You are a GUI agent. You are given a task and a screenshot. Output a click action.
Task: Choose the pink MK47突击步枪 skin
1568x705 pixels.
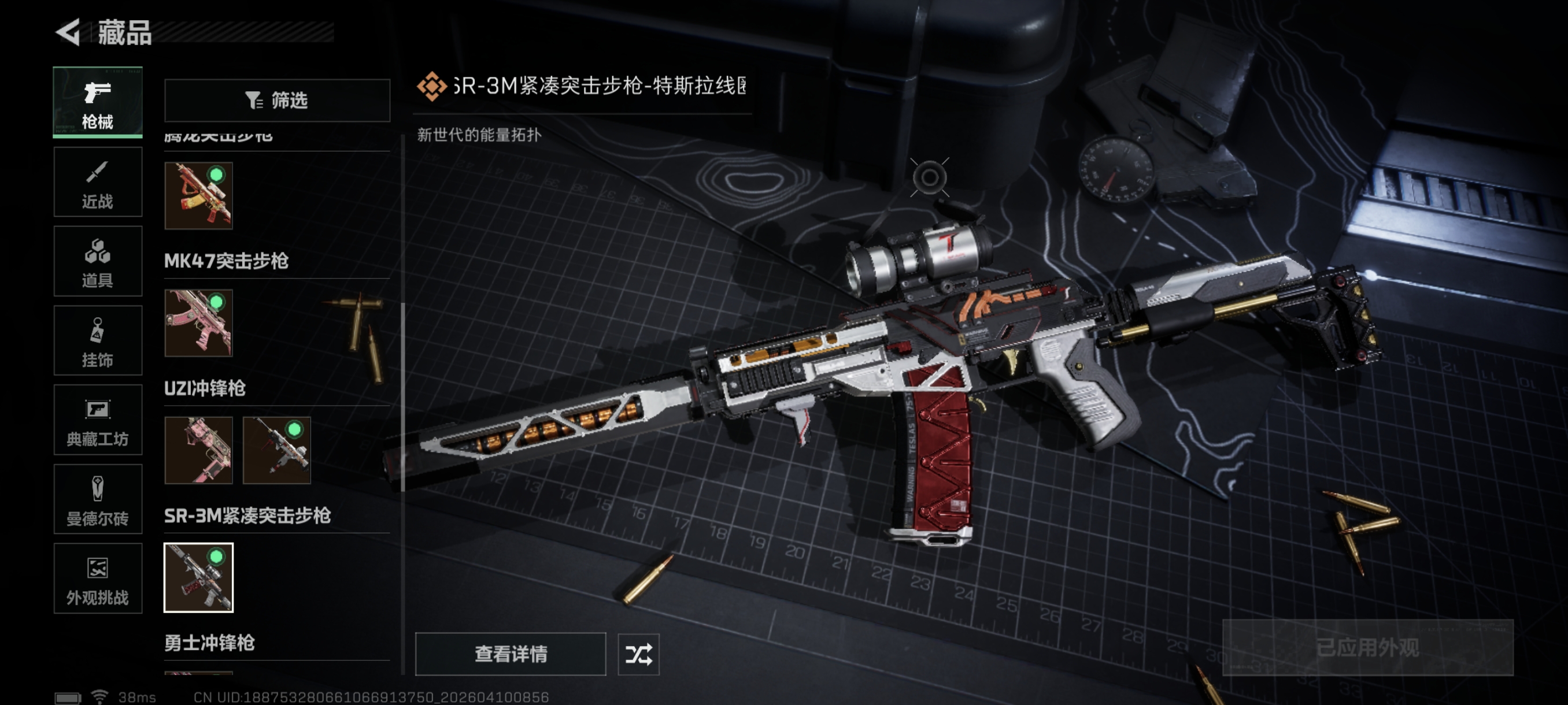pos(198,323)
